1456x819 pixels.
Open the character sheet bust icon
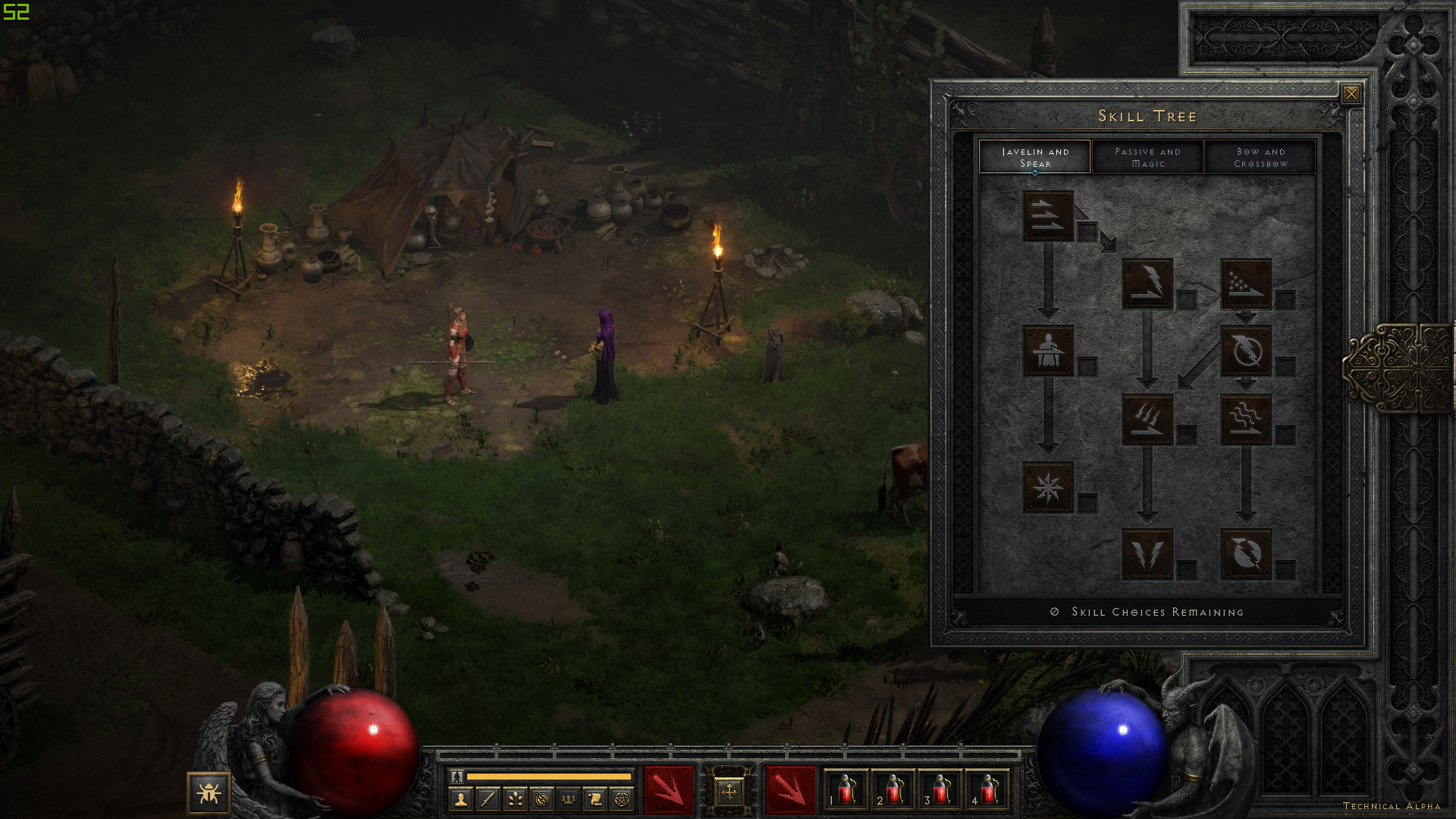[460, 799]
